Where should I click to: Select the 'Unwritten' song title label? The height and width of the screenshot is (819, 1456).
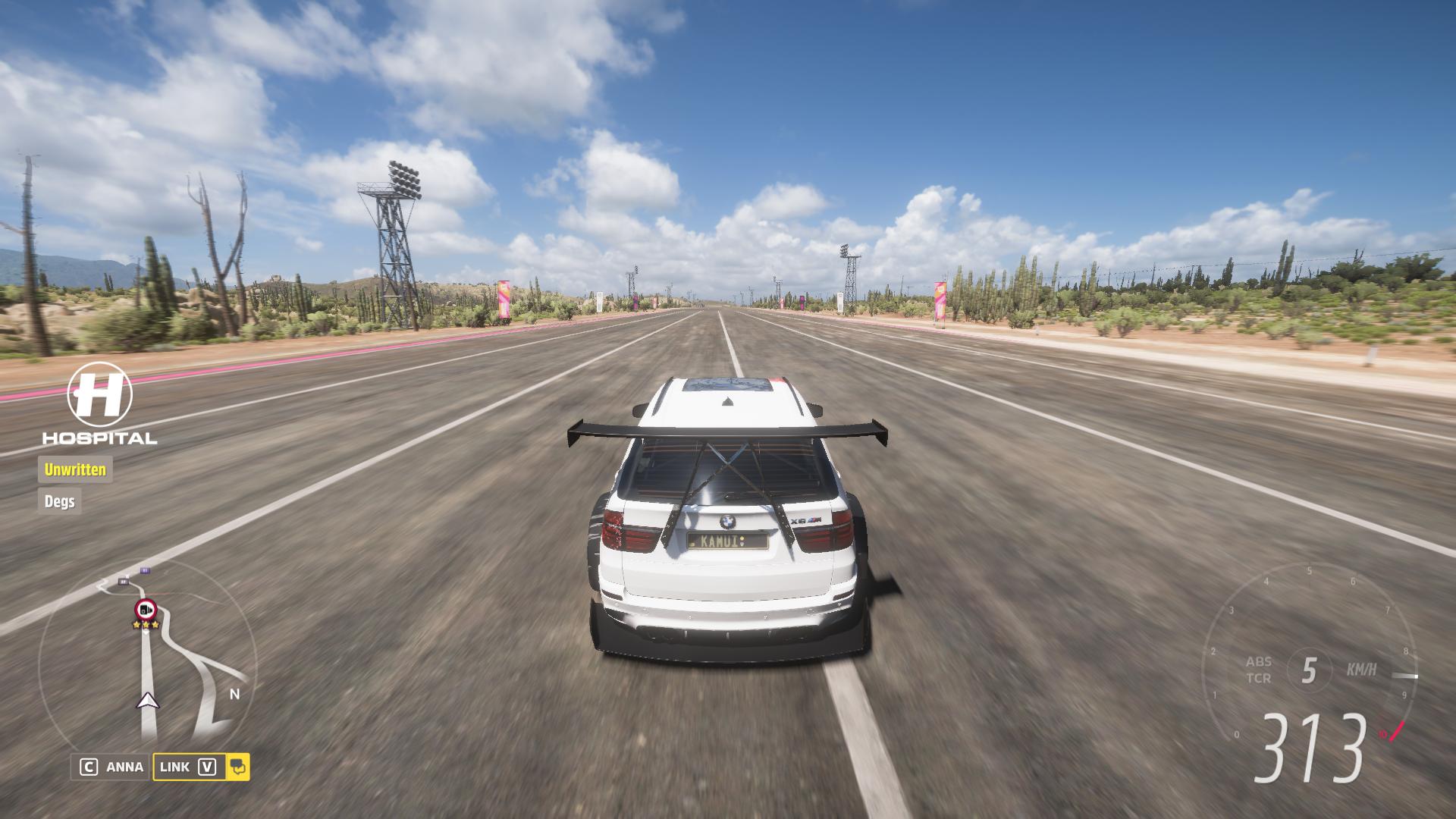(x=75, y=469)
